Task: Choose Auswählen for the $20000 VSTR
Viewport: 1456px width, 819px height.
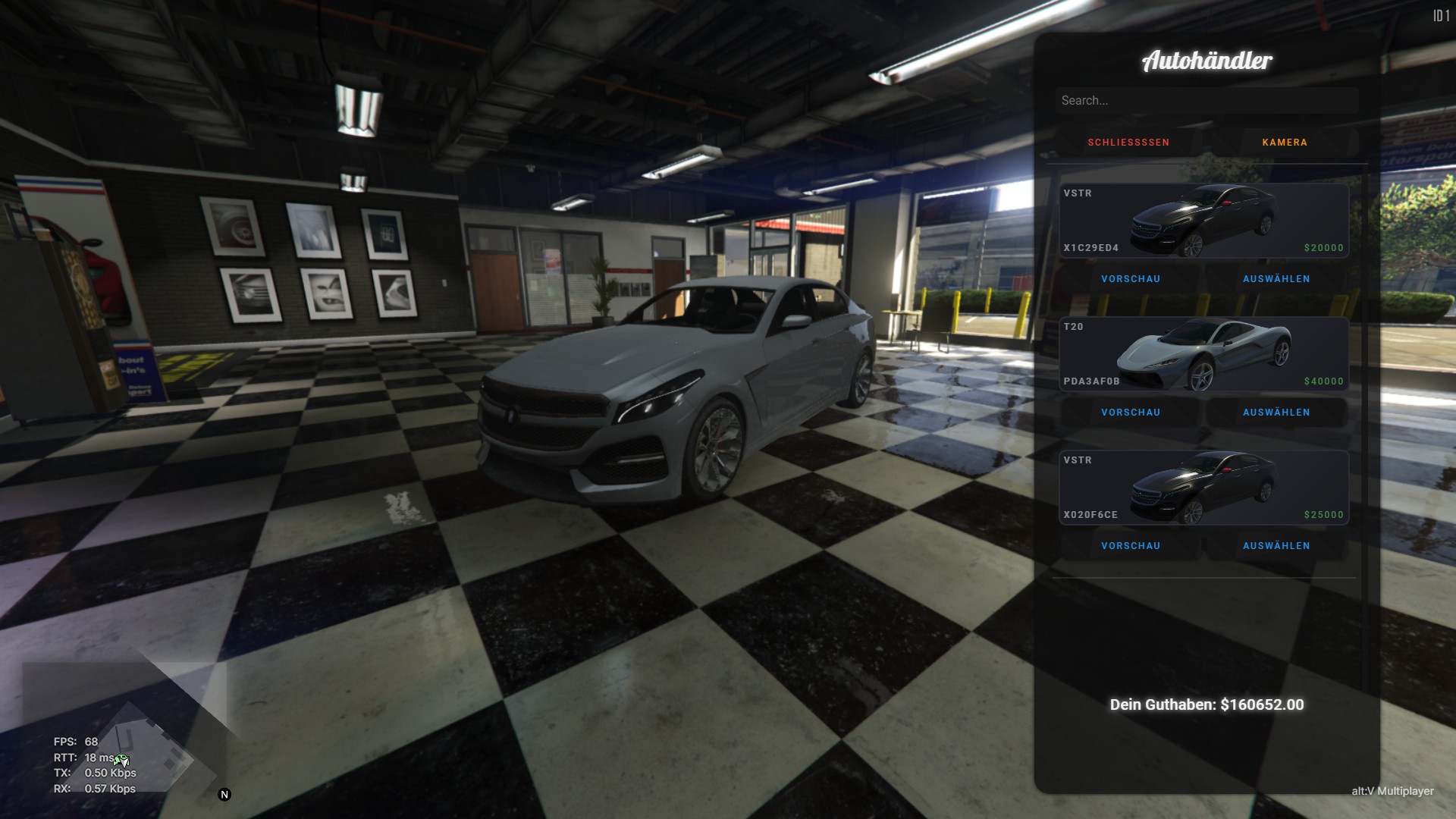Action: click(x=1276, y=279)
